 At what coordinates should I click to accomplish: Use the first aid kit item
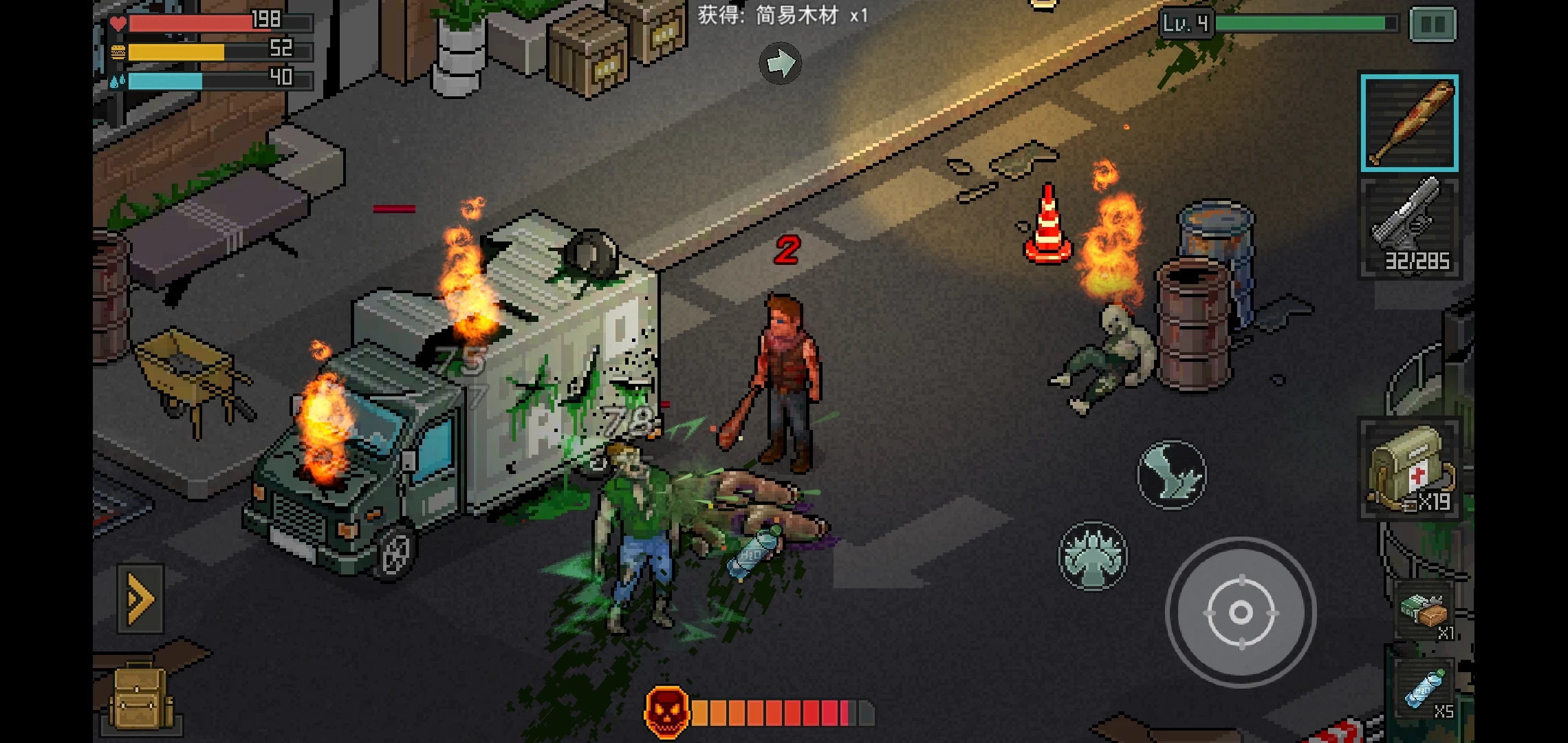1409,469
